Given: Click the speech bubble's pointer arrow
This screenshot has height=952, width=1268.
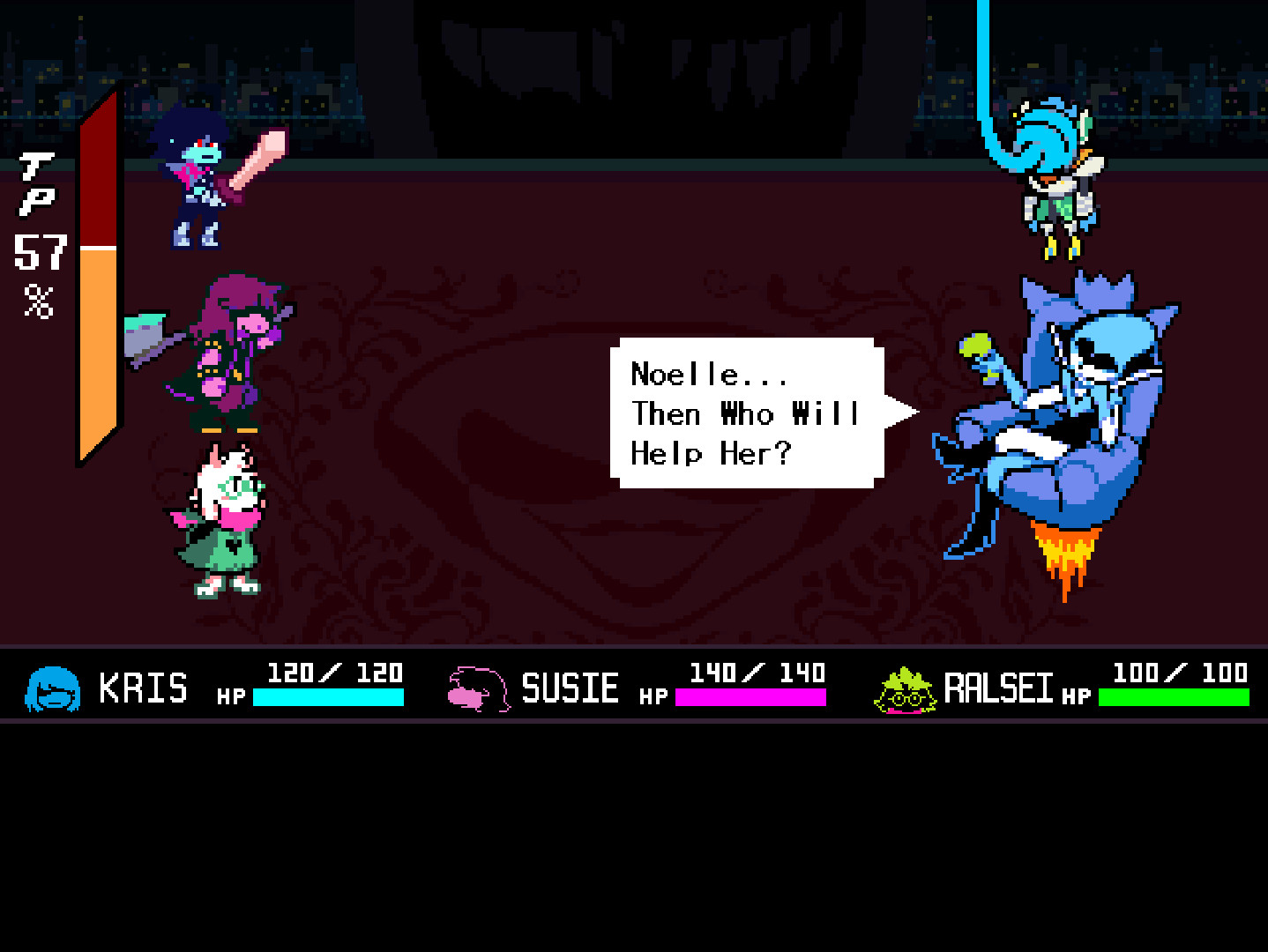Looking at the screenshot, I should (899, 410).
